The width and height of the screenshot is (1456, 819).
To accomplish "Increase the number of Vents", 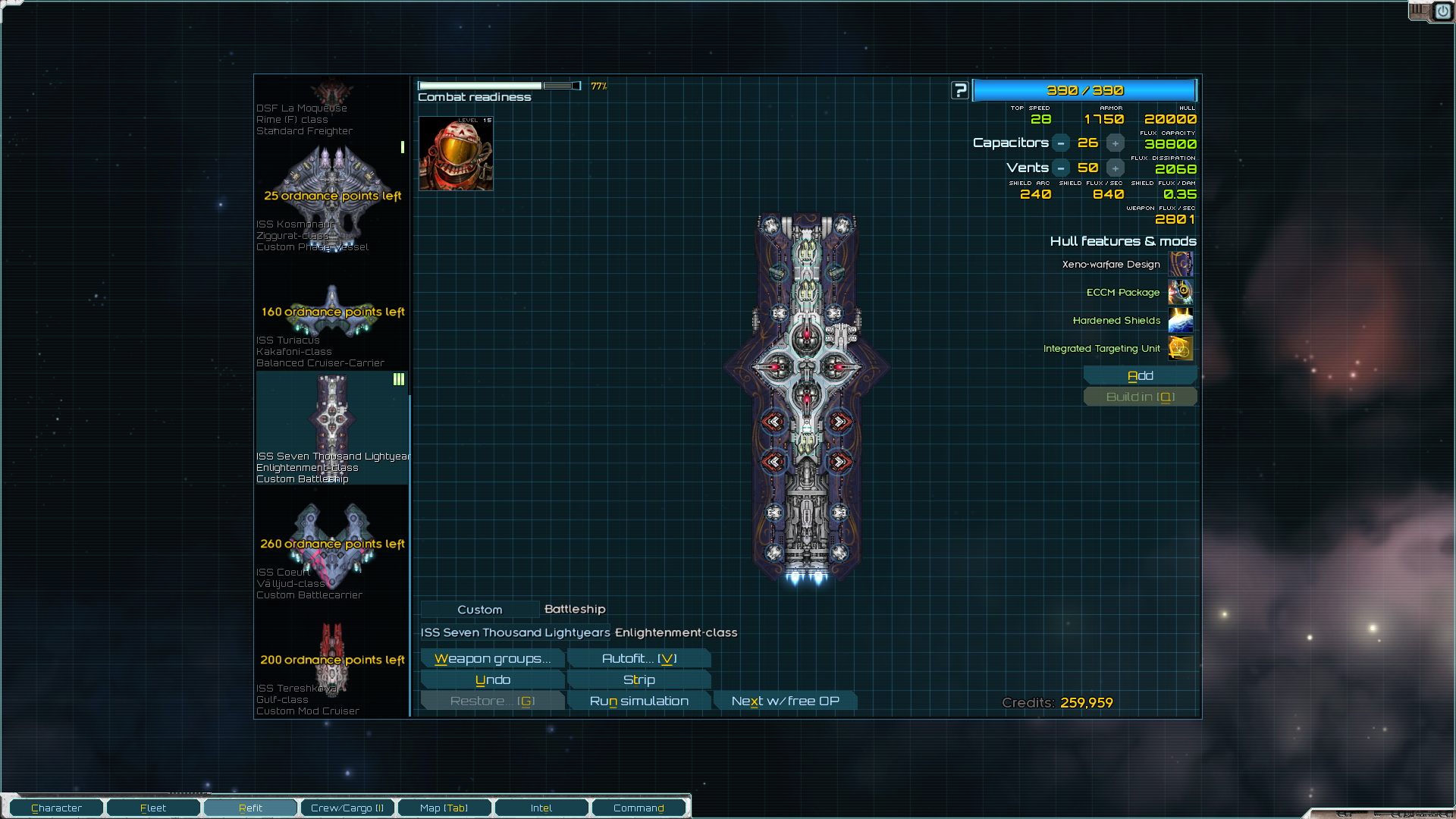I will 1115,168.
